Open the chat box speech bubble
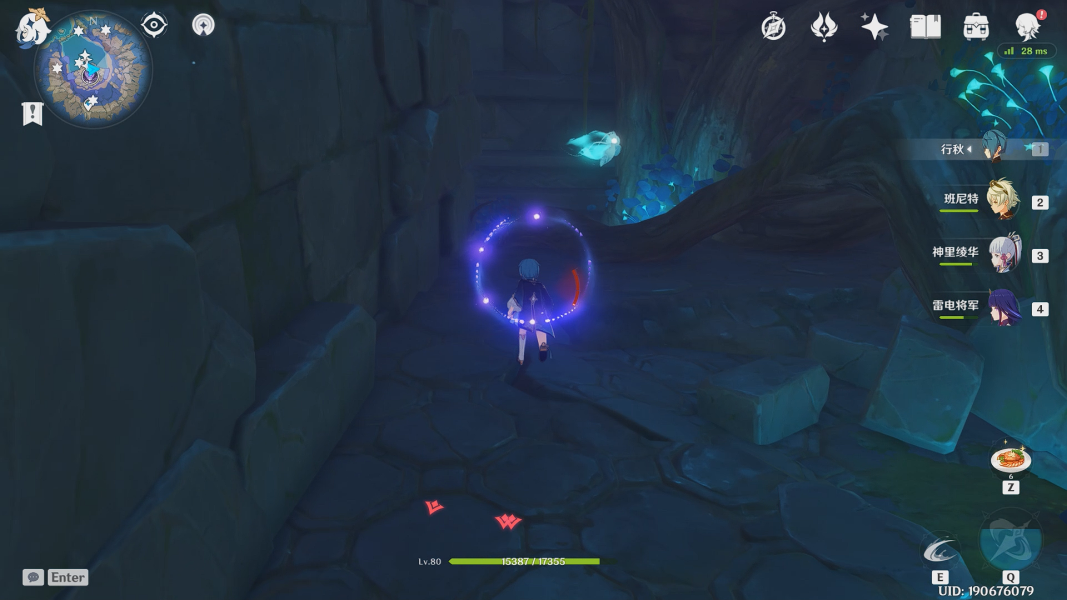1067x600 pixels. point(33,577)
